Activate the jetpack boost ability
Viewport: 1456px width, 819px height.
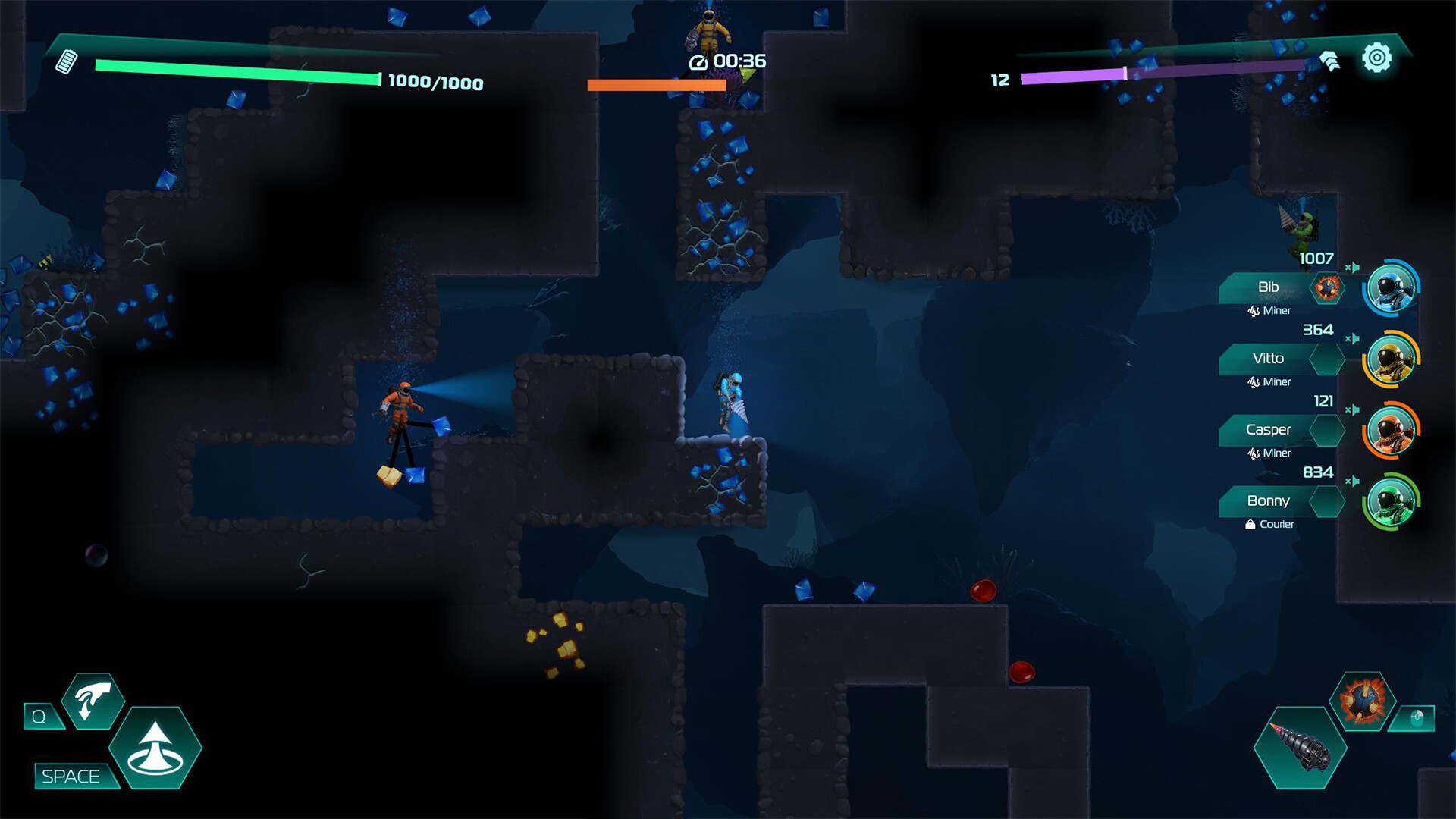(155, 748)
